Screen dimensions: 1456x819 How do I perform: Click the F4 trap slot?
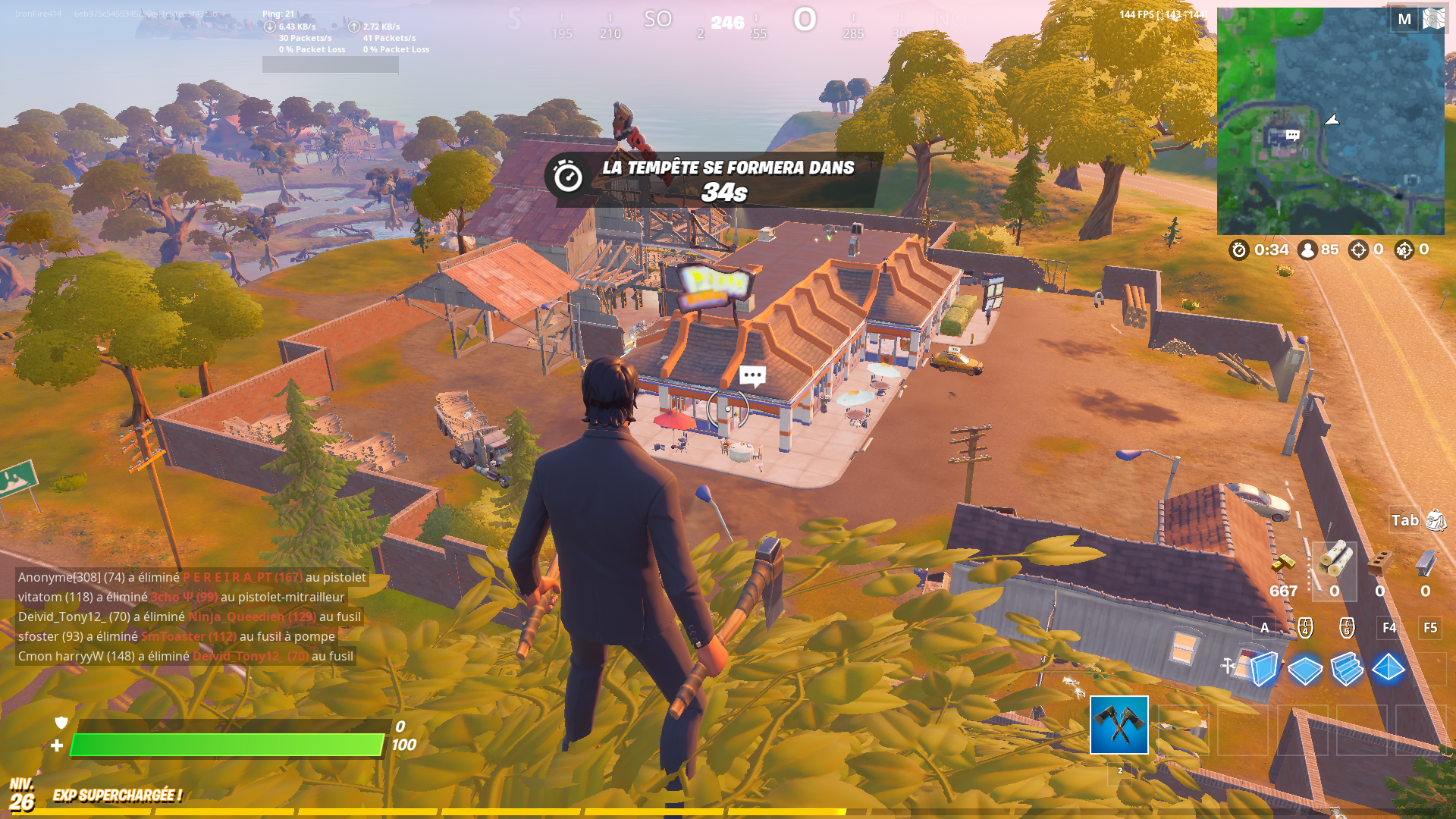[x=1389, y=627]
